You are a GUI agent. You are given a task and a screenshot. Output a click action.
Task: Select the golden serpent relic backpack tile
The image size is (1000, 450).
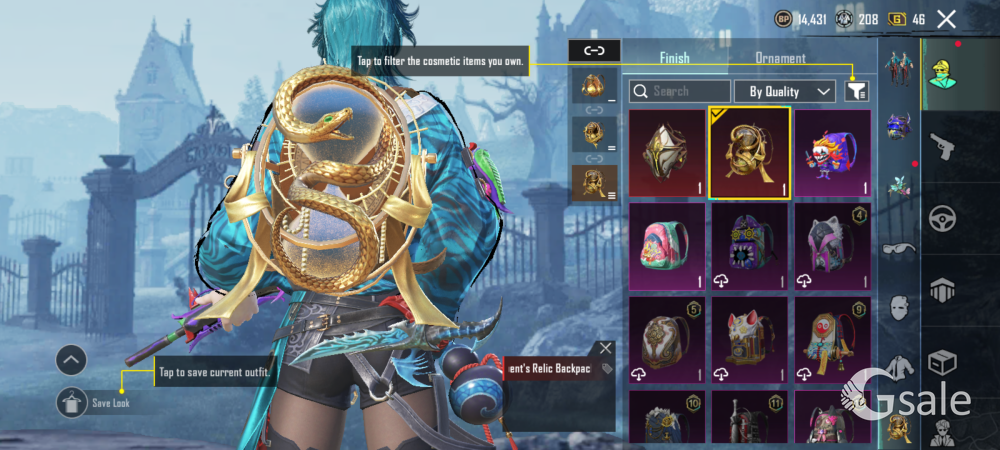coord(749,154)
